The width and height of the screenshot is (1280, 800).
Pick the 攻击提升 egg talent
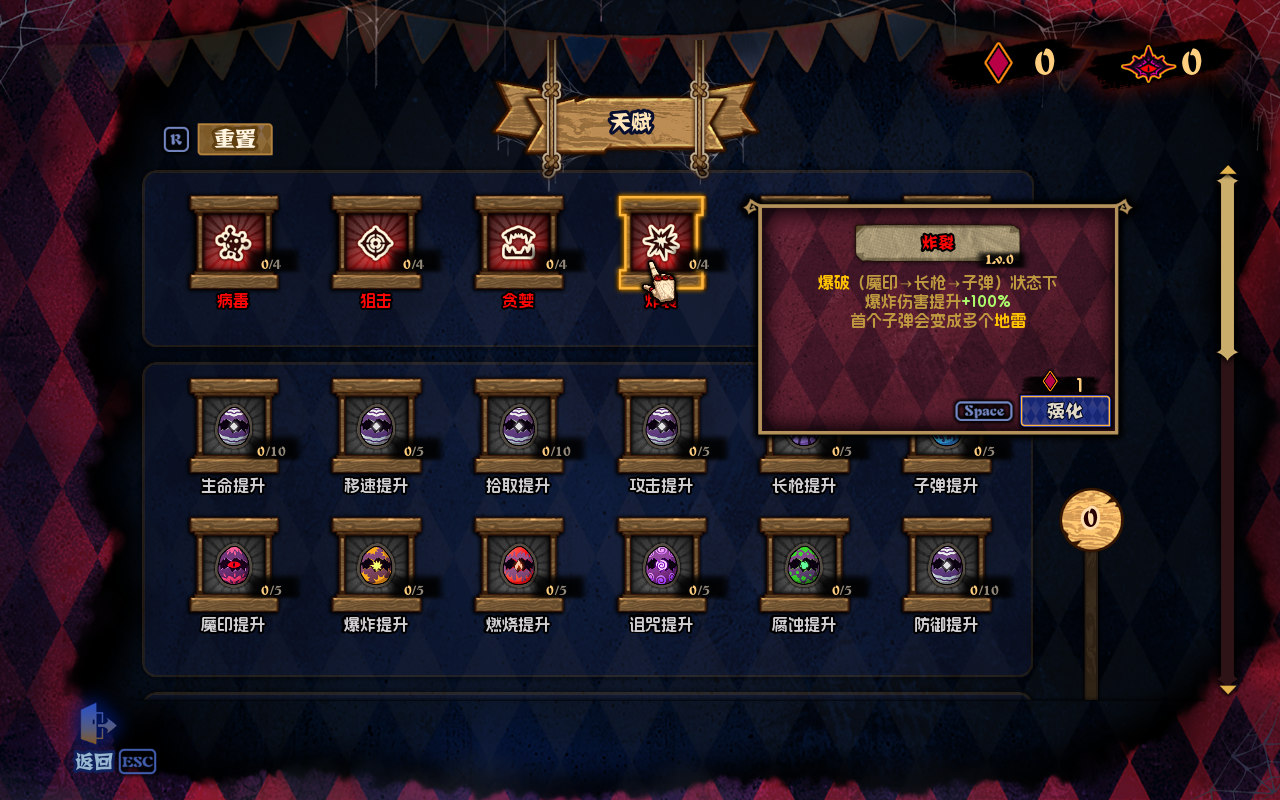(661, 427)
